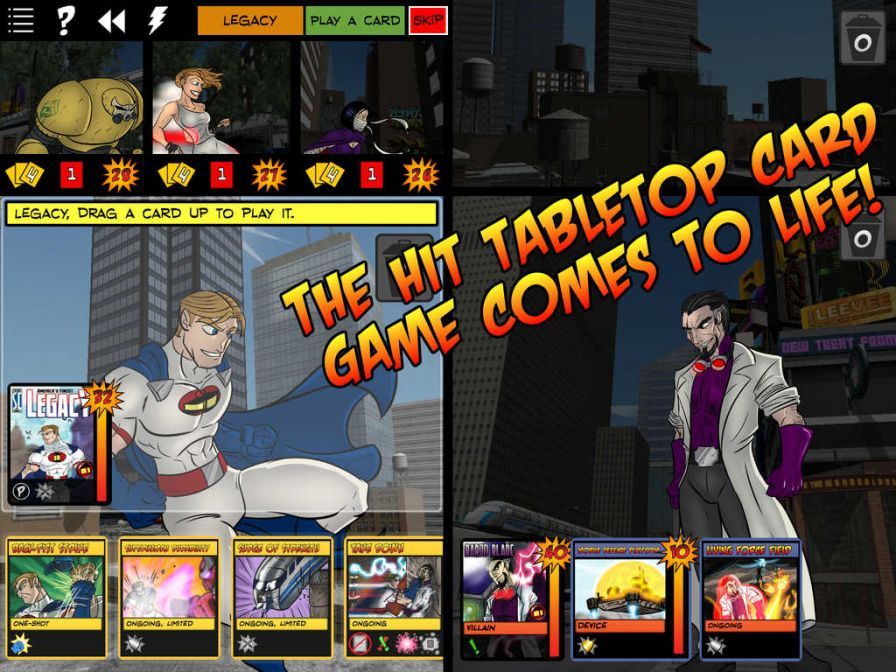Choose the One-Shot card in hand
This screenshot has width=896, height=672.
(56, 597)
